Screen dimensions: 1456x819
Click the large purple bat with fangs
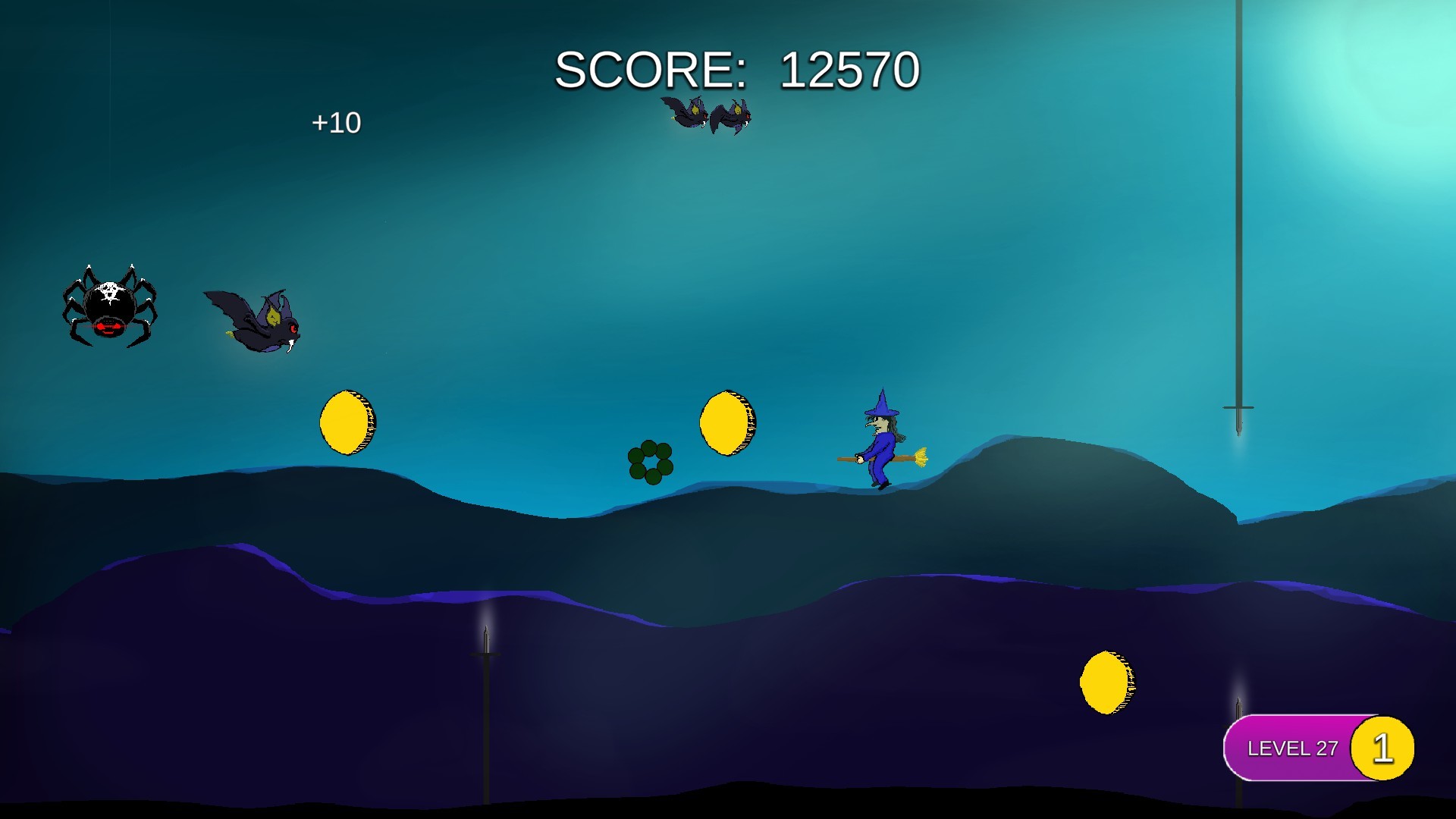click(258, 322)
